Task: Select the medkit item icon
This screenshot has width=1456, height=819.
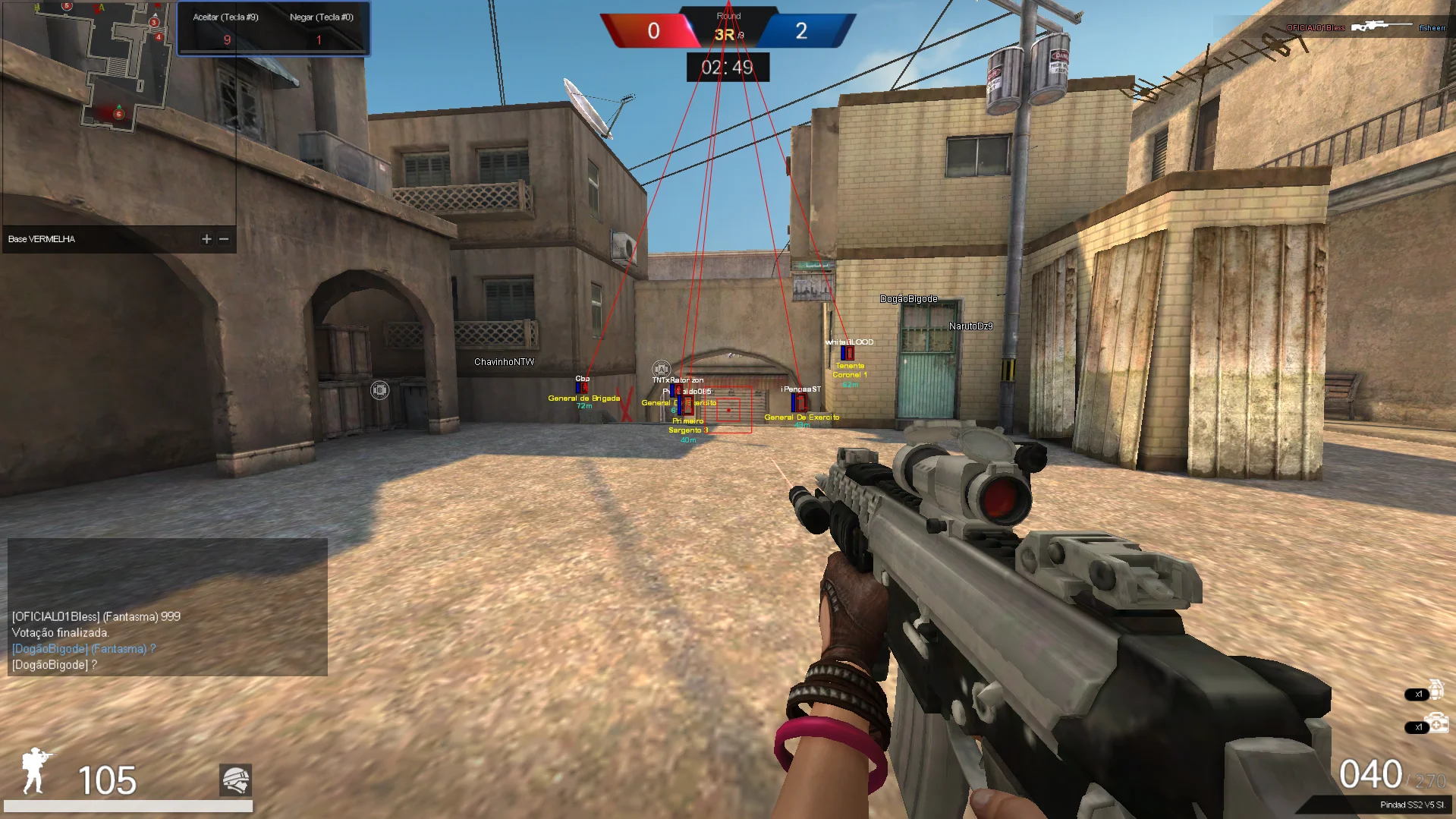Action: (1436, 723)
